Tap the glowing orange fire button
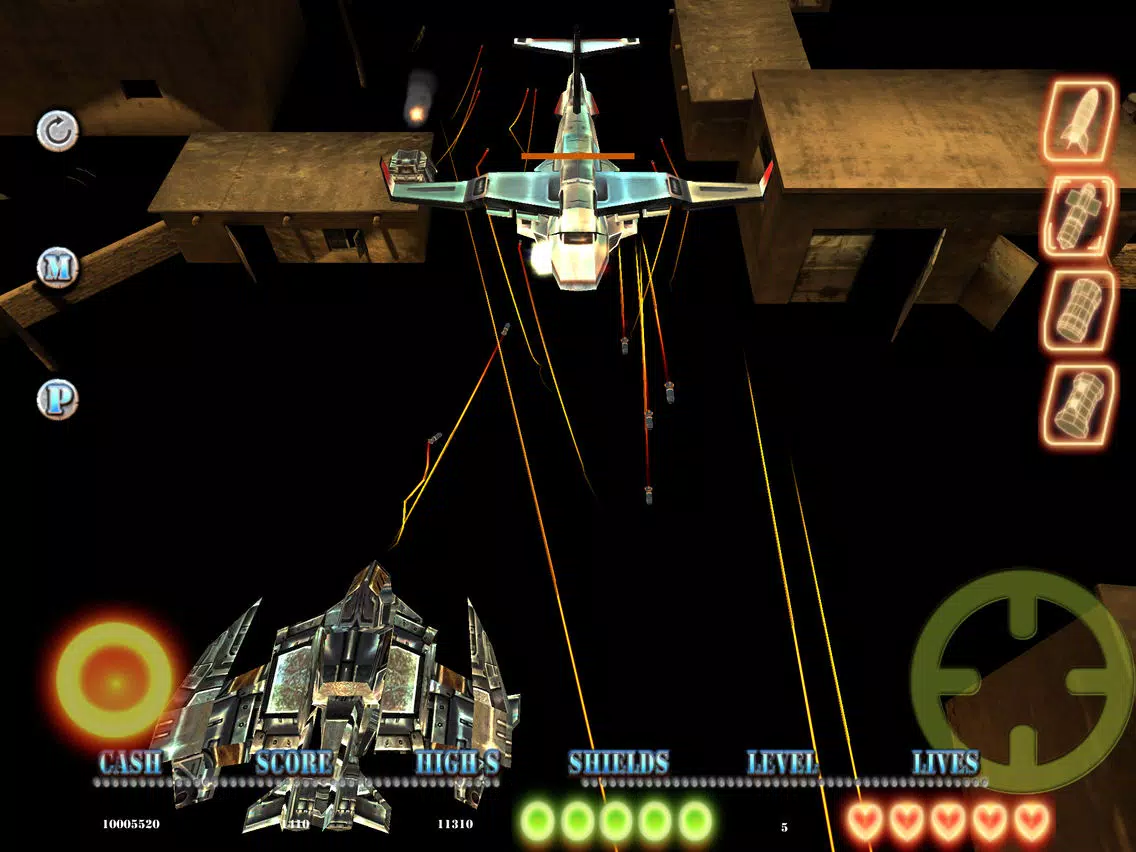 tap(114, 681)
